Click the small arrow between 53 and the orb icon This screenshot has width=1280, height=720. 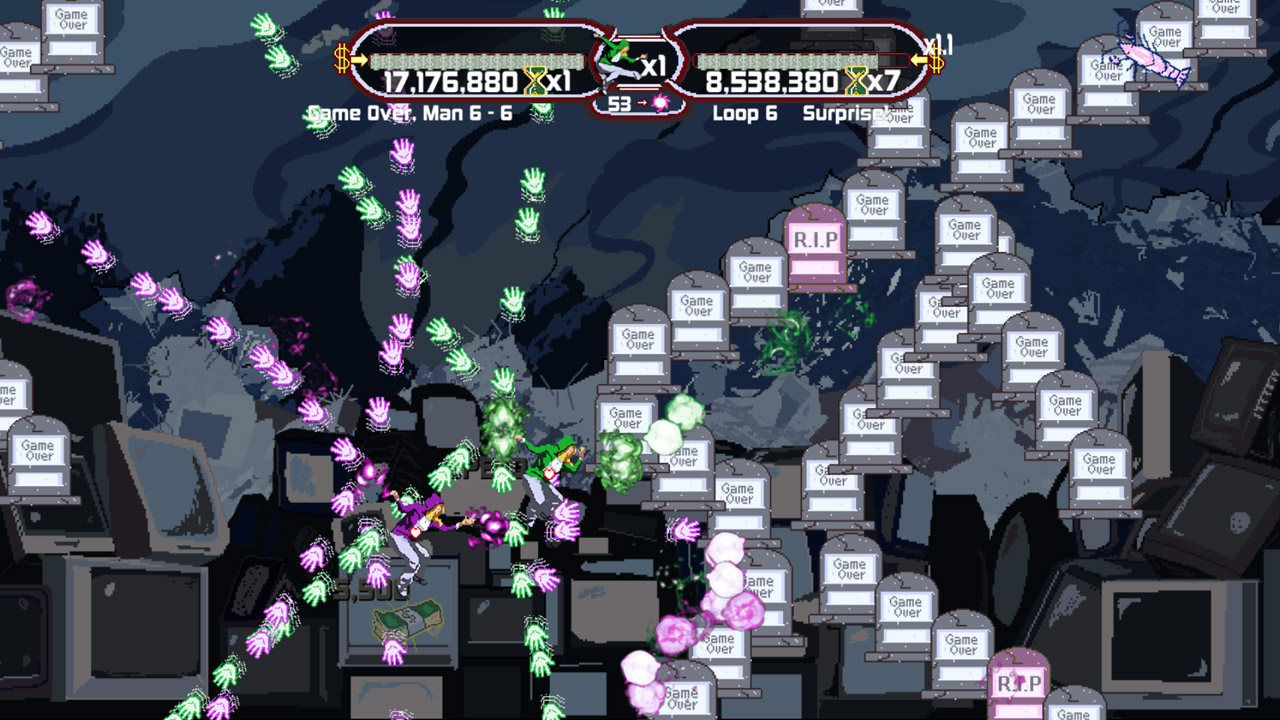pos(641,103)
